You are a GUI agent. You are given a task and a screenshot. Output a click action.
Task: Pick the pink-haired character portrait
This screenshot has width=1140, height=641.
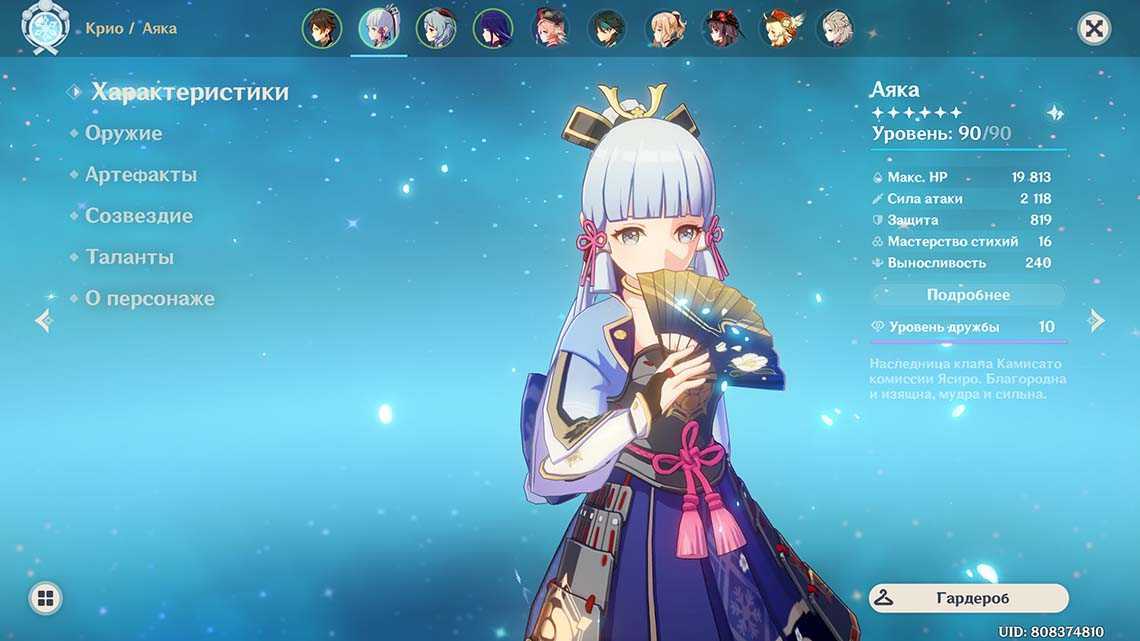[x=550, y=28]
